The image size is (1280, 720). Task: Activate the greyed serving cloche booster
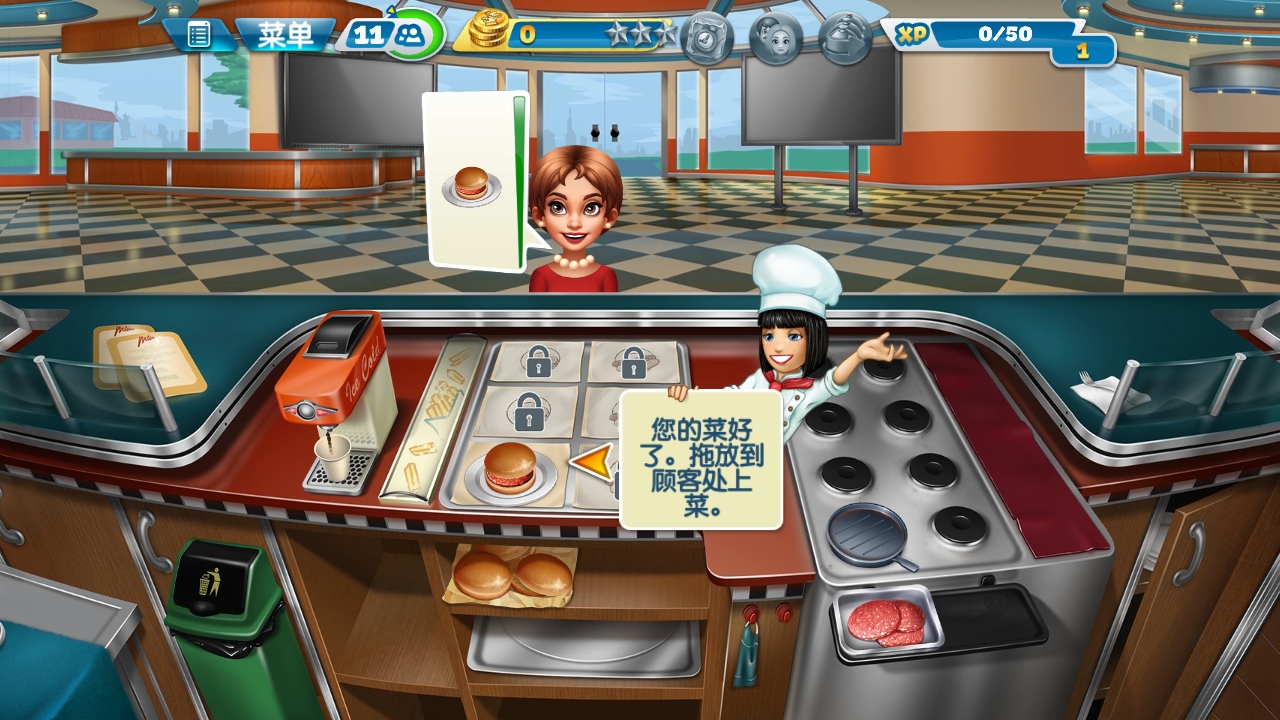(845, 38)
